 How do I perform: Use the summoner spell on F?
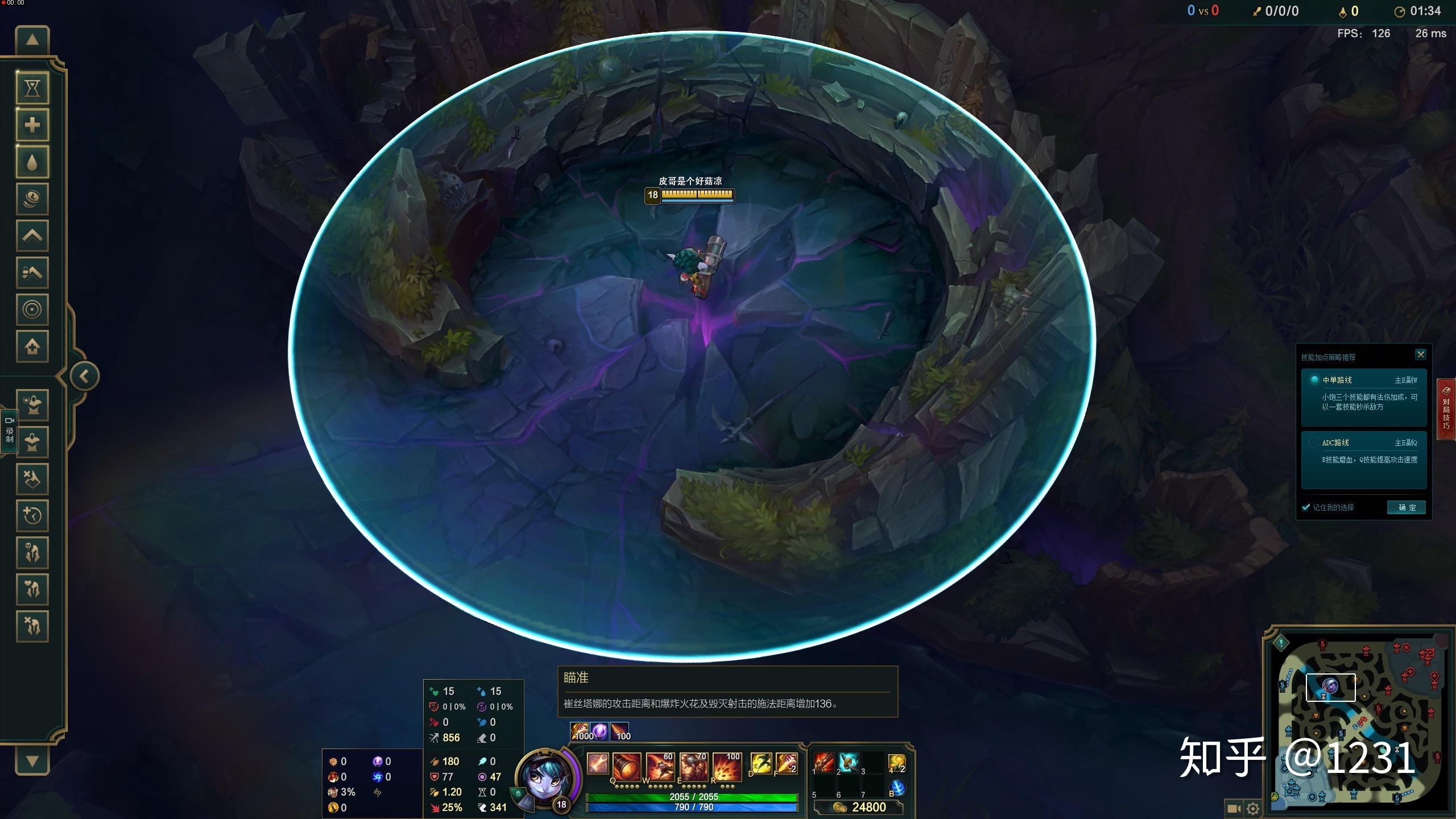click(786, 763)
